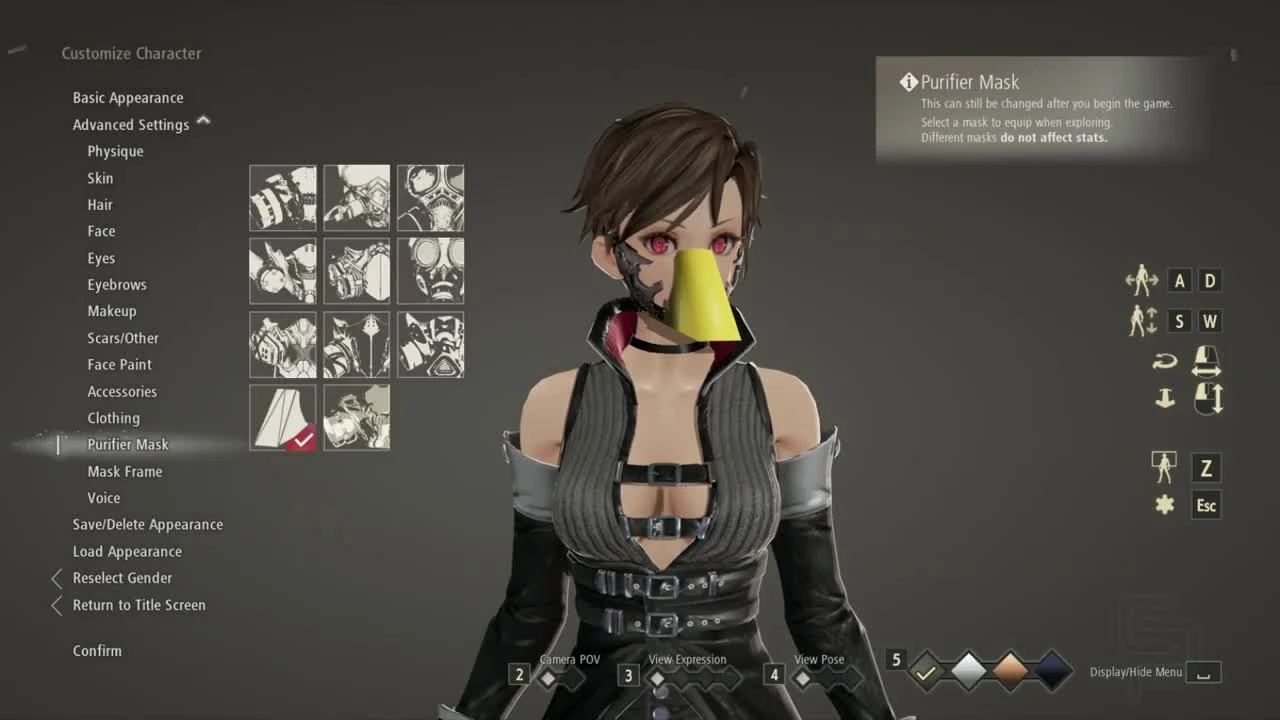Click the camera rotate arrow icon
The width and height of the screenshot is (1280, 720).
coord(1163,360)
